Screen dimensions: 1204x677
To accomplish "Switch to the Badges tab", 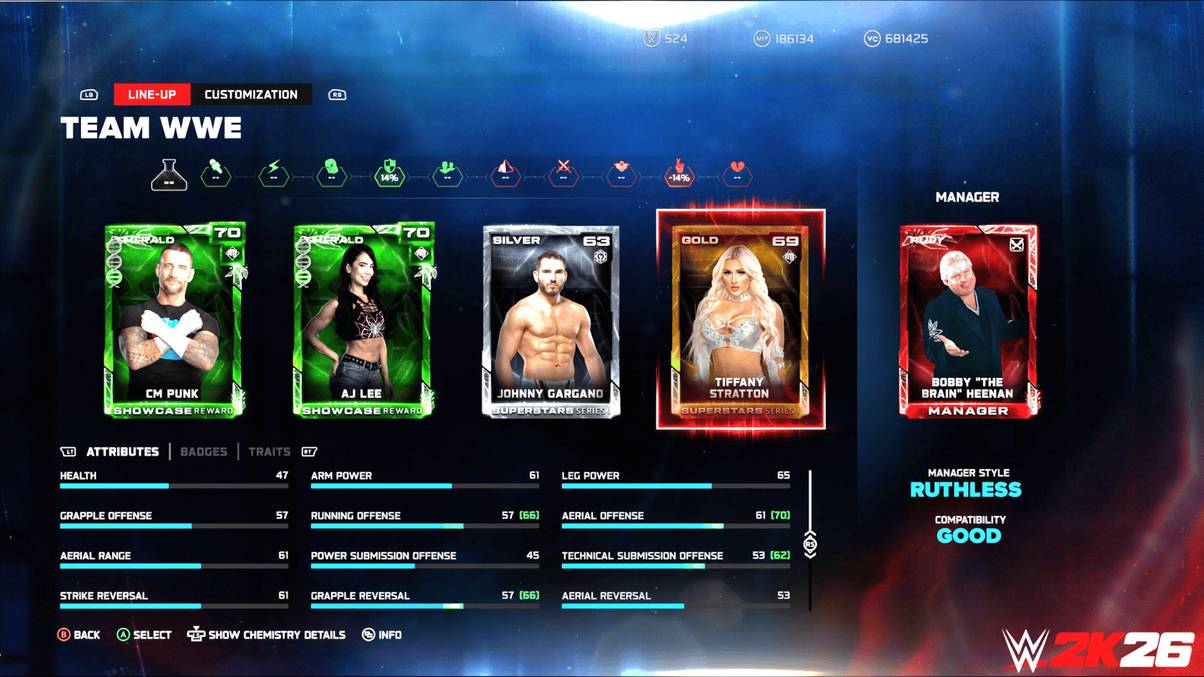I will click(204, 452).
